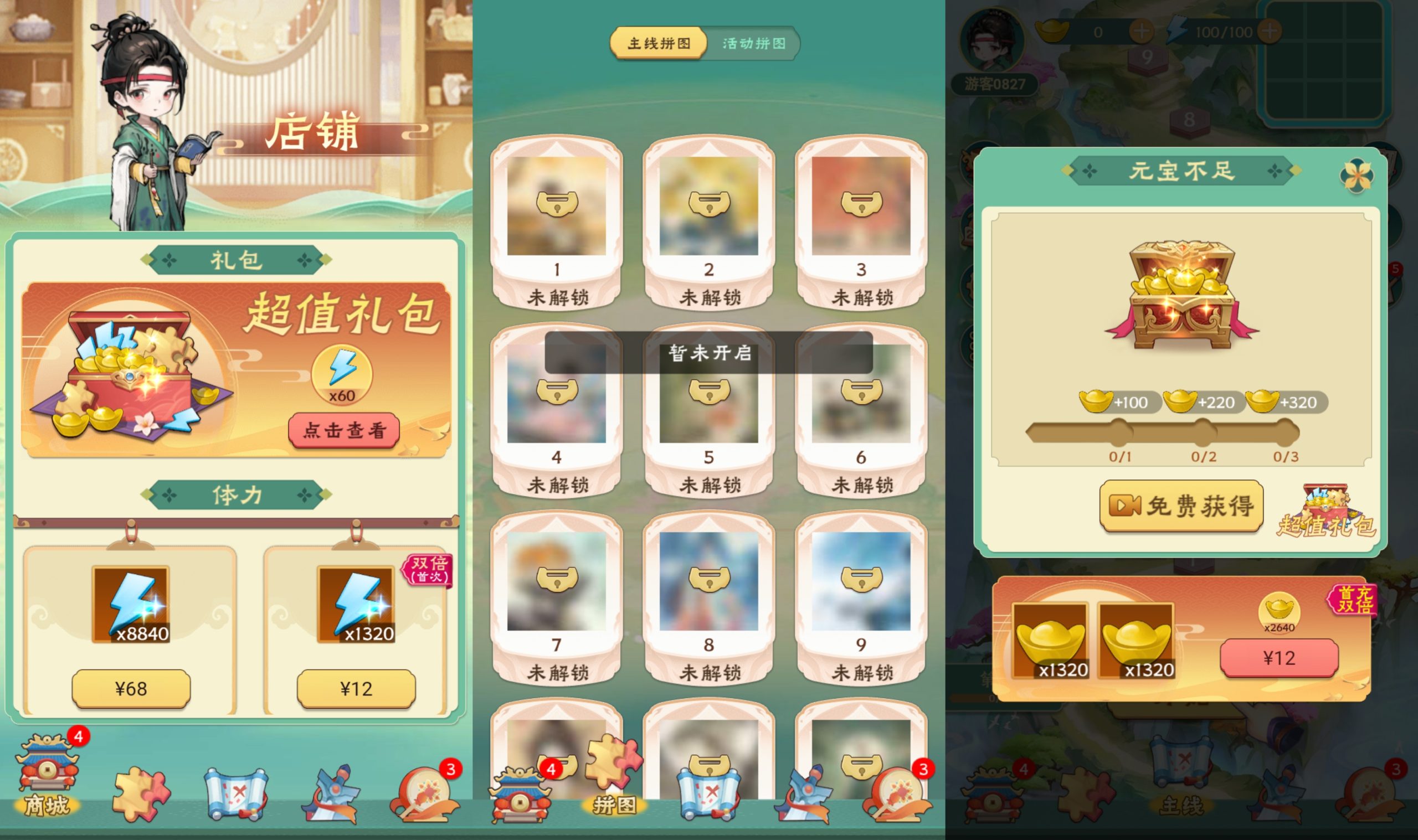Switch to the 活动拼图 tab
Image resolution: width=1418 pixels, height=840 pixels.
point(753,44)
